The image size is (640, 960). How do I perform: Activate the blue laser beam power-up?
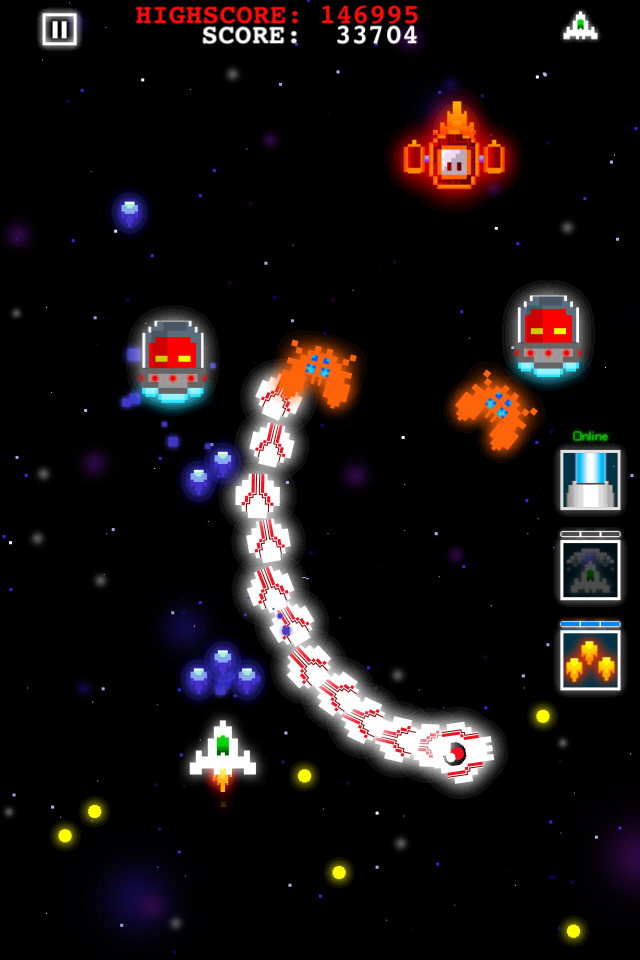pos(590,479)
